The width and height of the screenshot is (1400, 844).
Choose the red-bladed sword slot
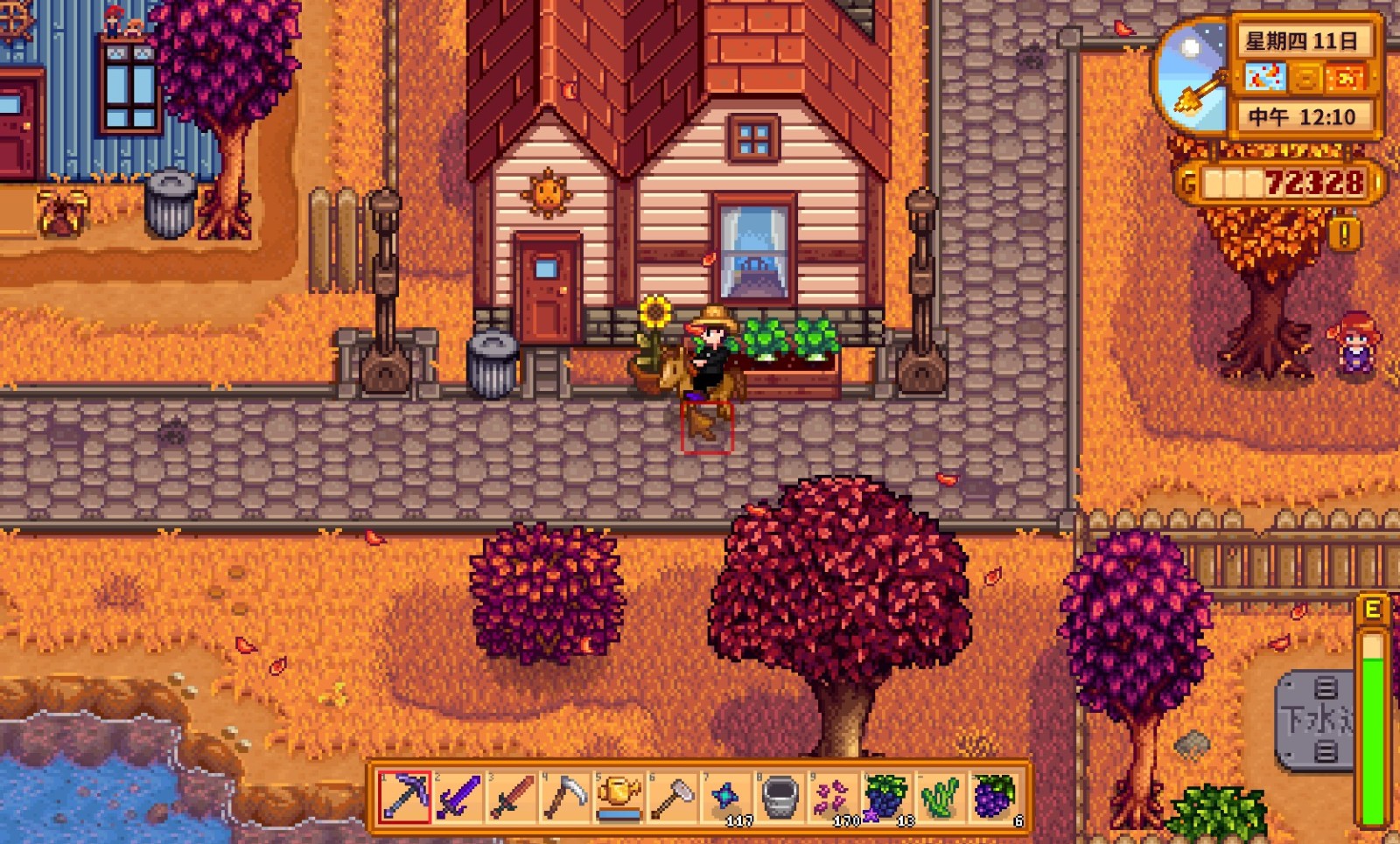coord(512,797)
